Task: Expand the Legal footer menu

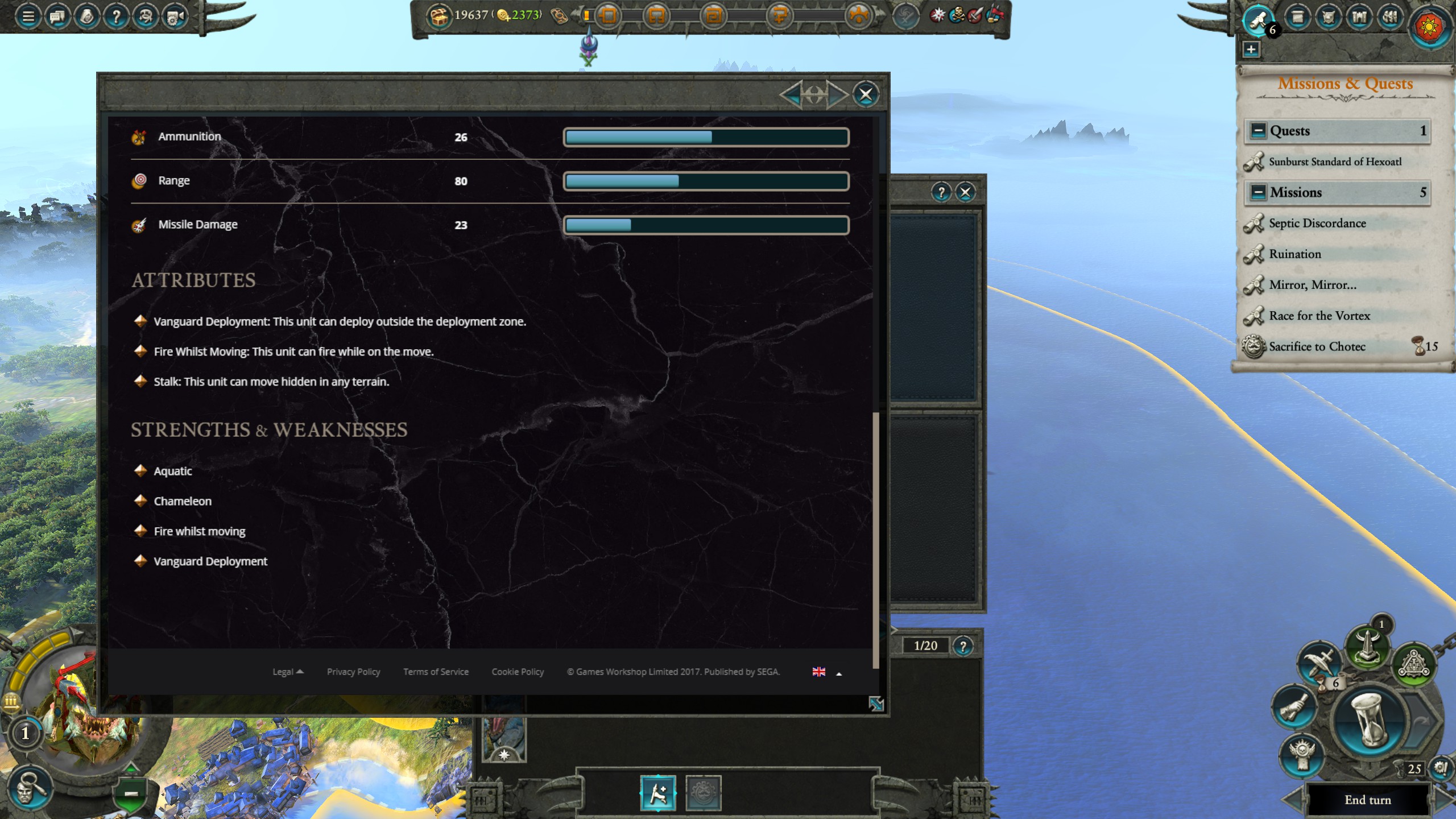Action: [x=287, y=672]
